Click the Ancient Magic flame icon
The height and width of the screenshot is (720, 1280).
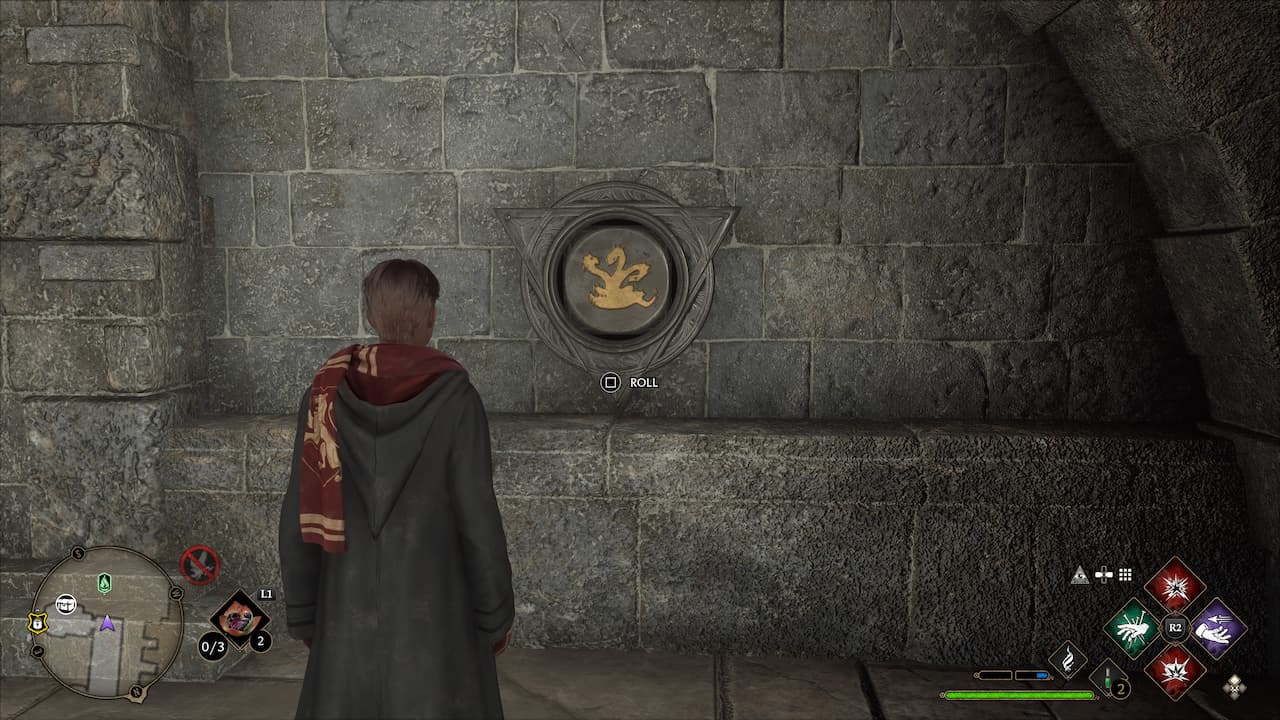[1068, 659]
